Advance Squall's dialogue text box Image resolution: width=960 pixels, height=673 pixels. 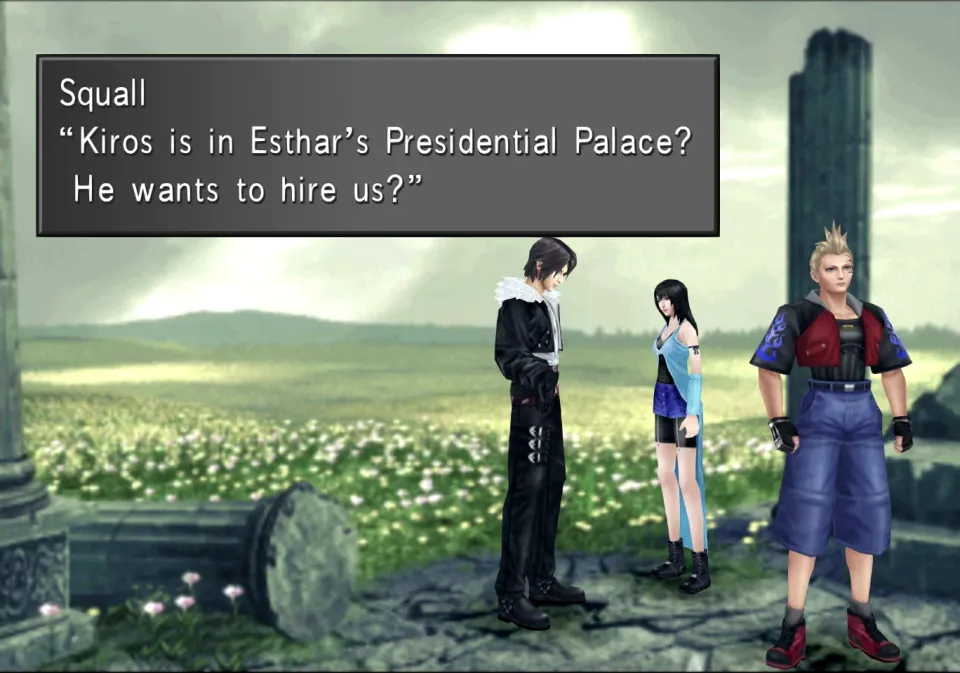pos(377,146)
